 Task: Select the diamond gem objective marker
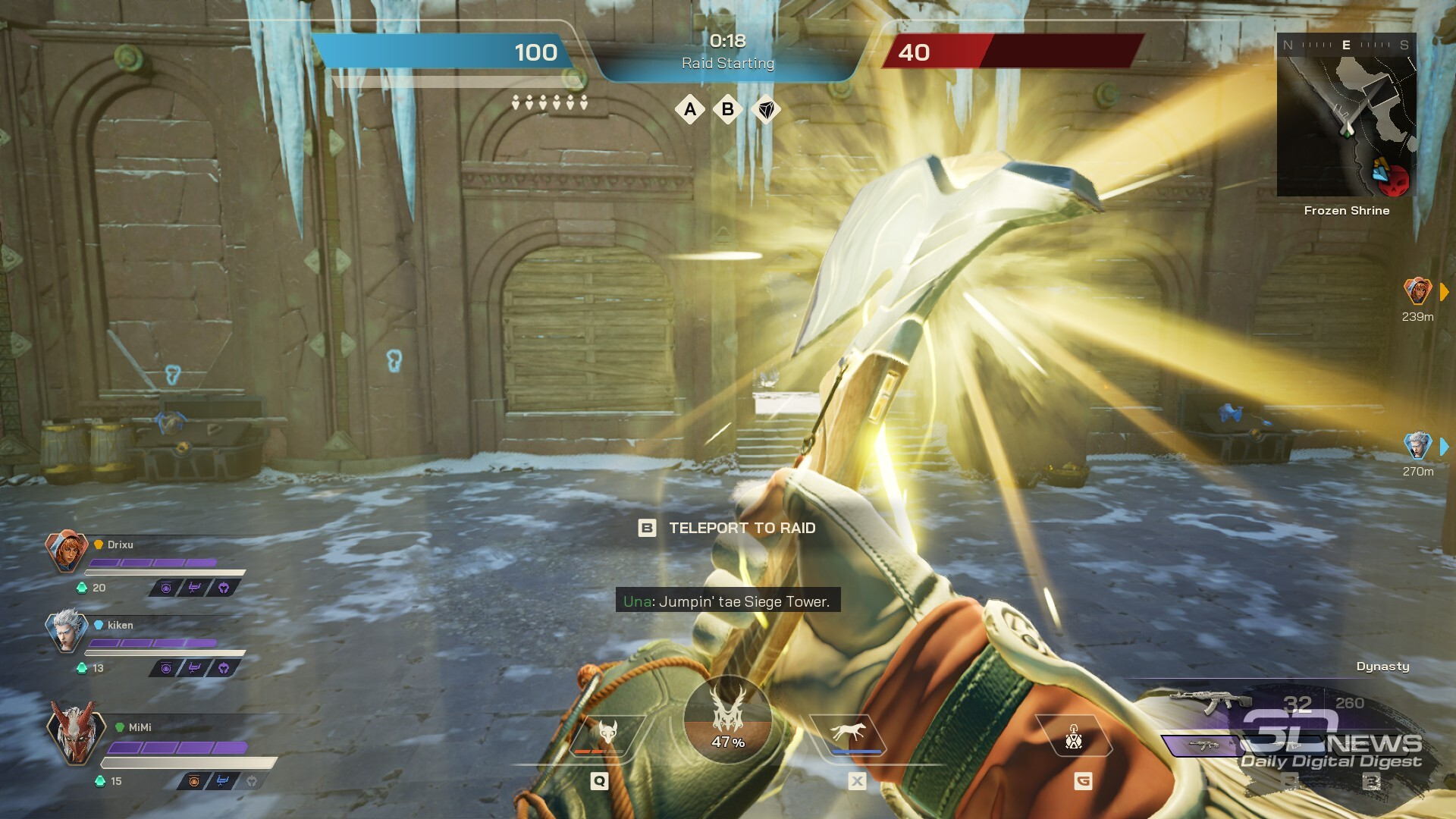click(767, 111)
